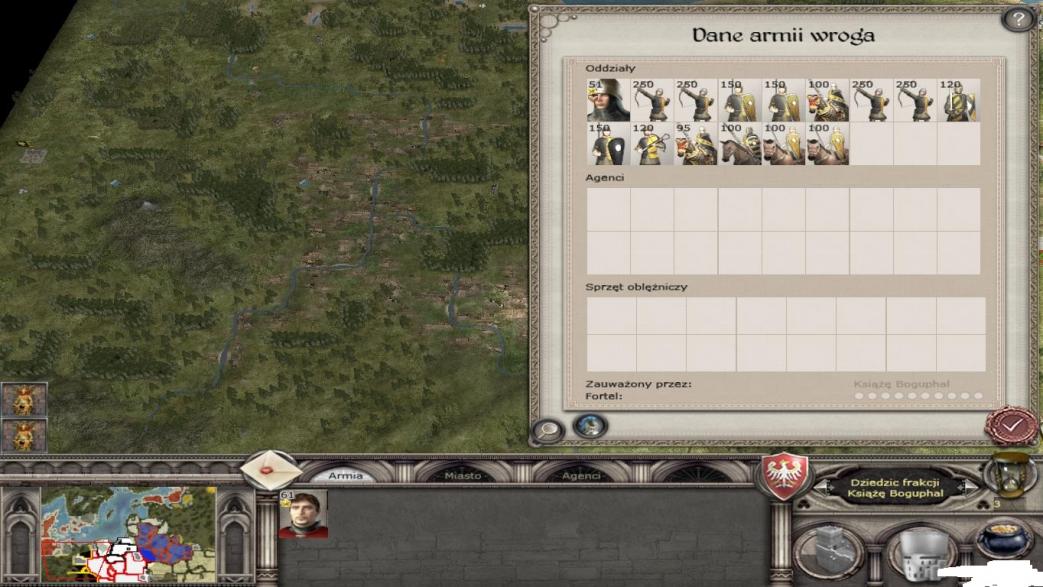Click the campaign minimap
This screenshot has width=1043, height=587.
(x=129, y=534)
